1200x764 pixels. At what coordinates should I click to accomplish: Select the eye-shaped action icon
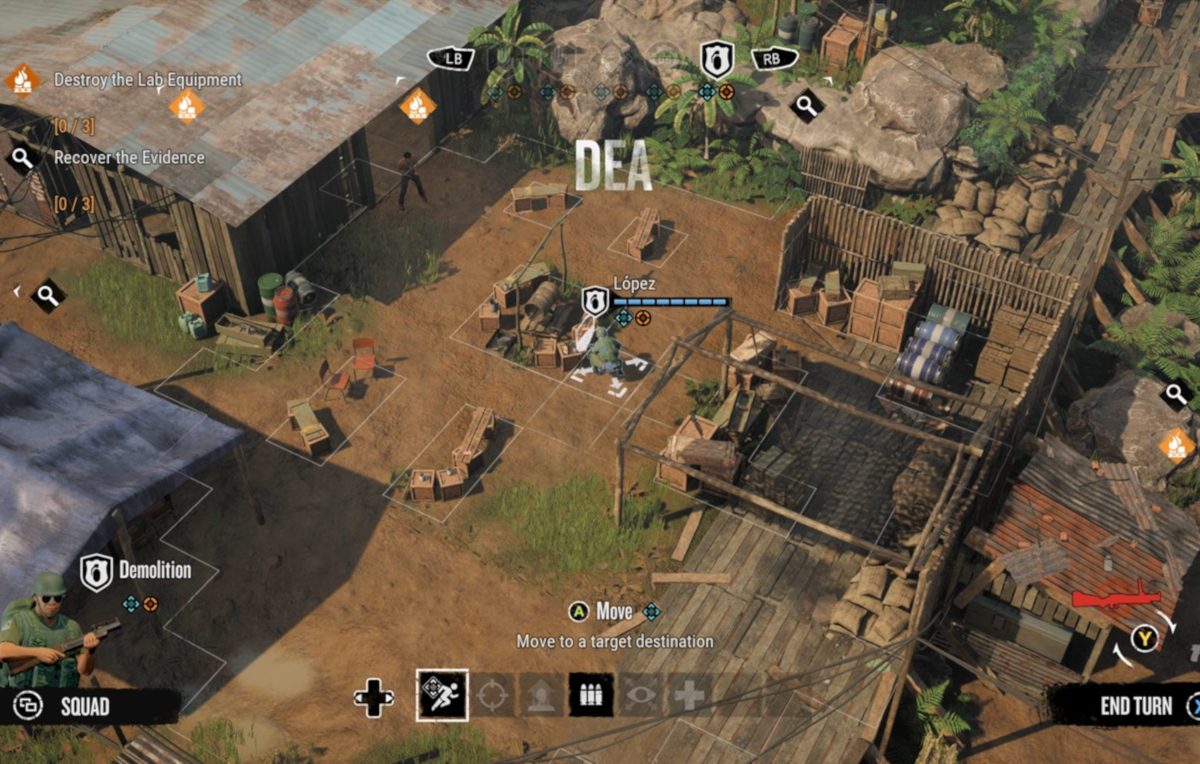(x=640, y=695)
